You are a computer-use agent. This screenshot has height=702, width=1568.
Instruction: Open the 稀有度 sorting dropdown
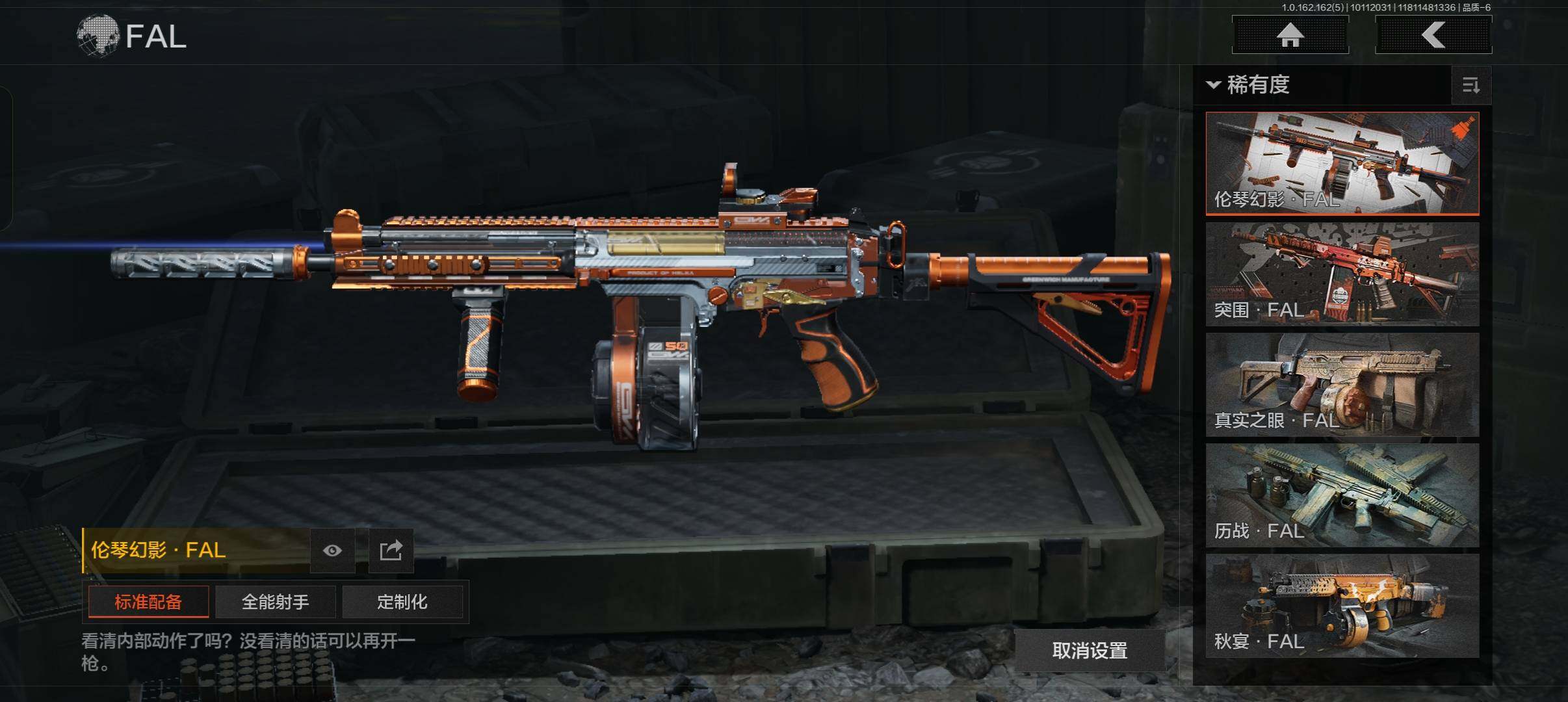(1248, 85)
